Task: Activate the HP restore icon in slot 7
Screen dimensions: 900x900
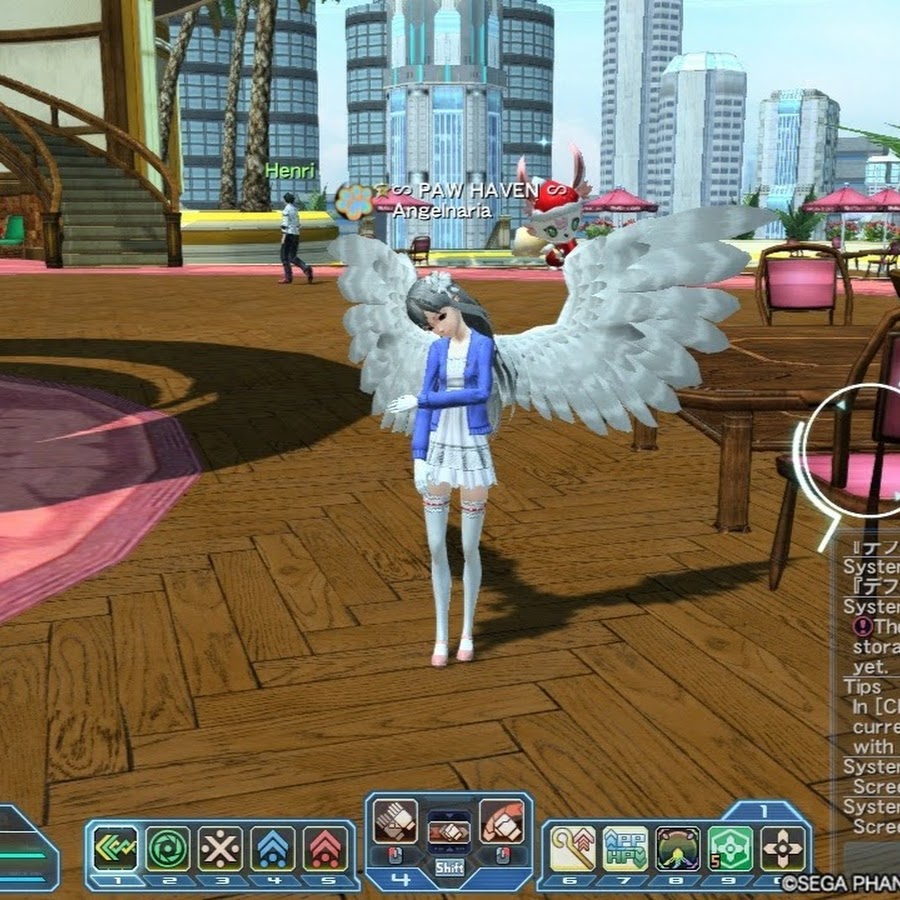Action: (x=625, y=849)
